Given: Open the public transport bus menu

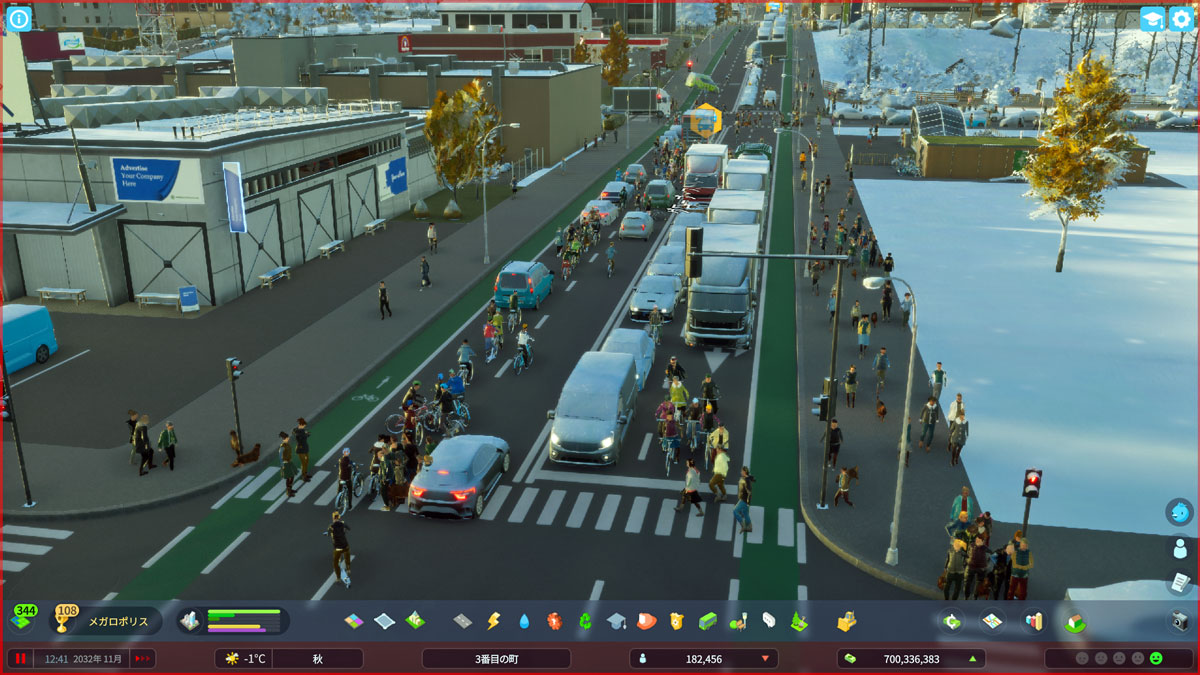Looking at the screenshot, I should click(x=707, y=621).
